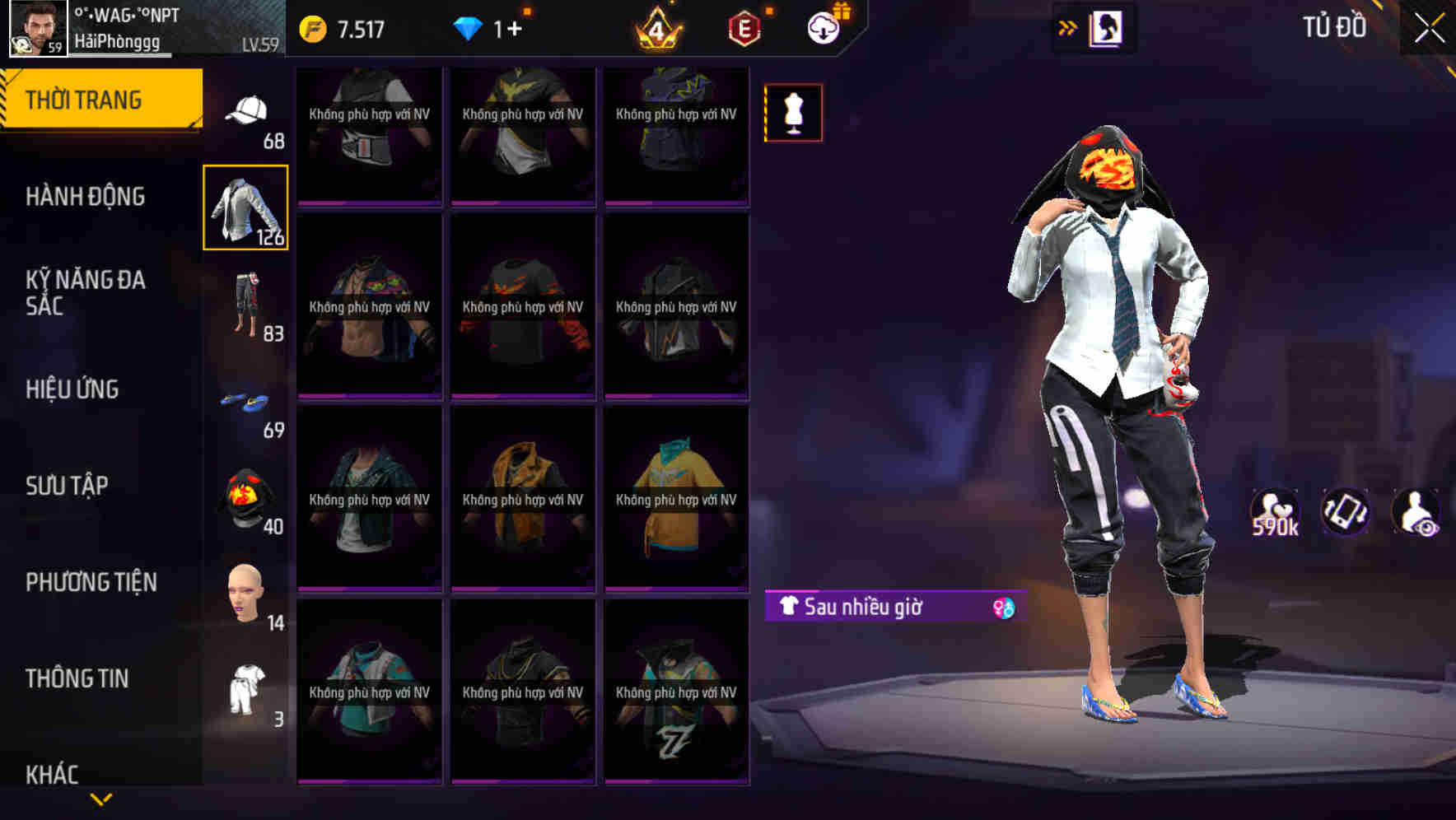
Task: Collapse the panel using the double-arrow chevrons
Action: click(1068, 26)
